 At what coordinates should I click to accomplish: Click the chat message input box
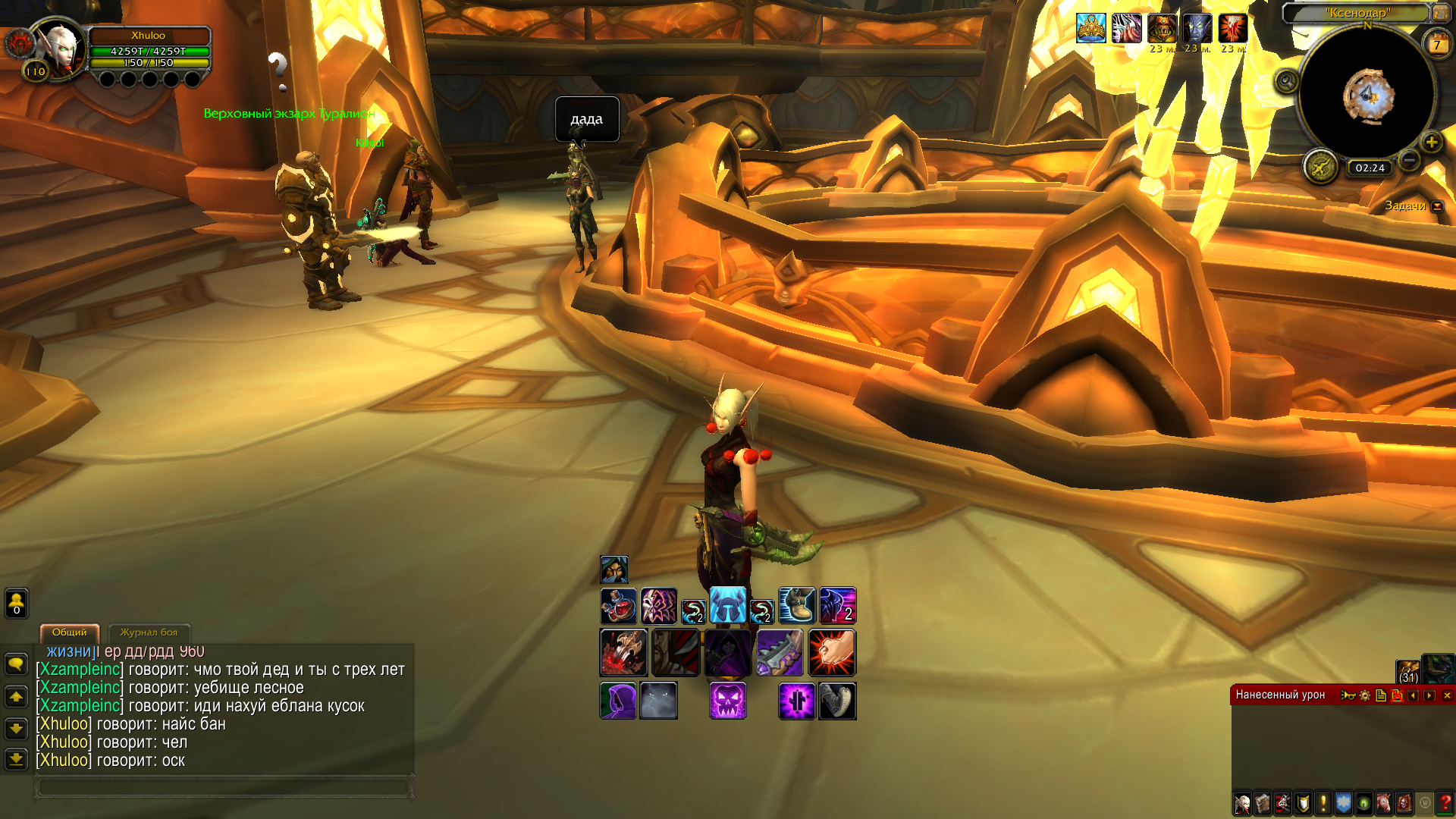click(224, 787)
